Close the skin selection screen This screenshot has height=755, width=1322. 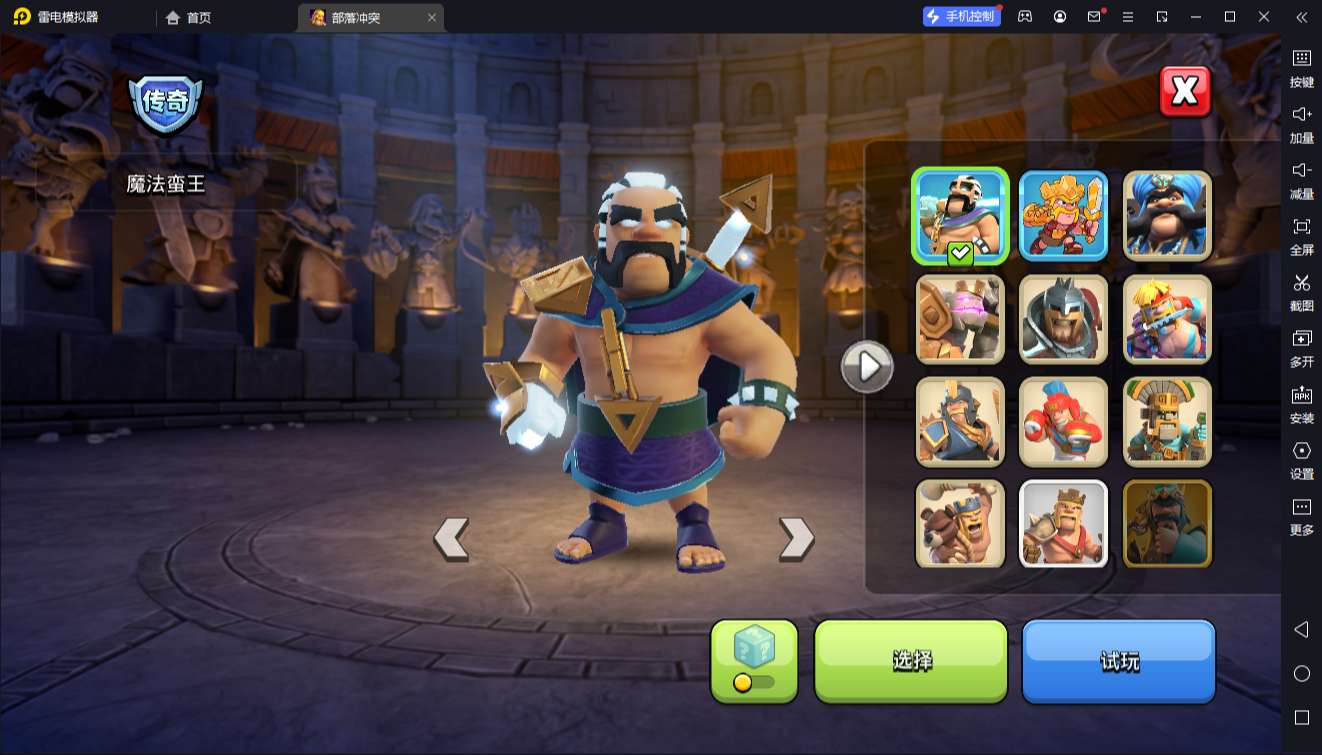[x=1185, y=92]
